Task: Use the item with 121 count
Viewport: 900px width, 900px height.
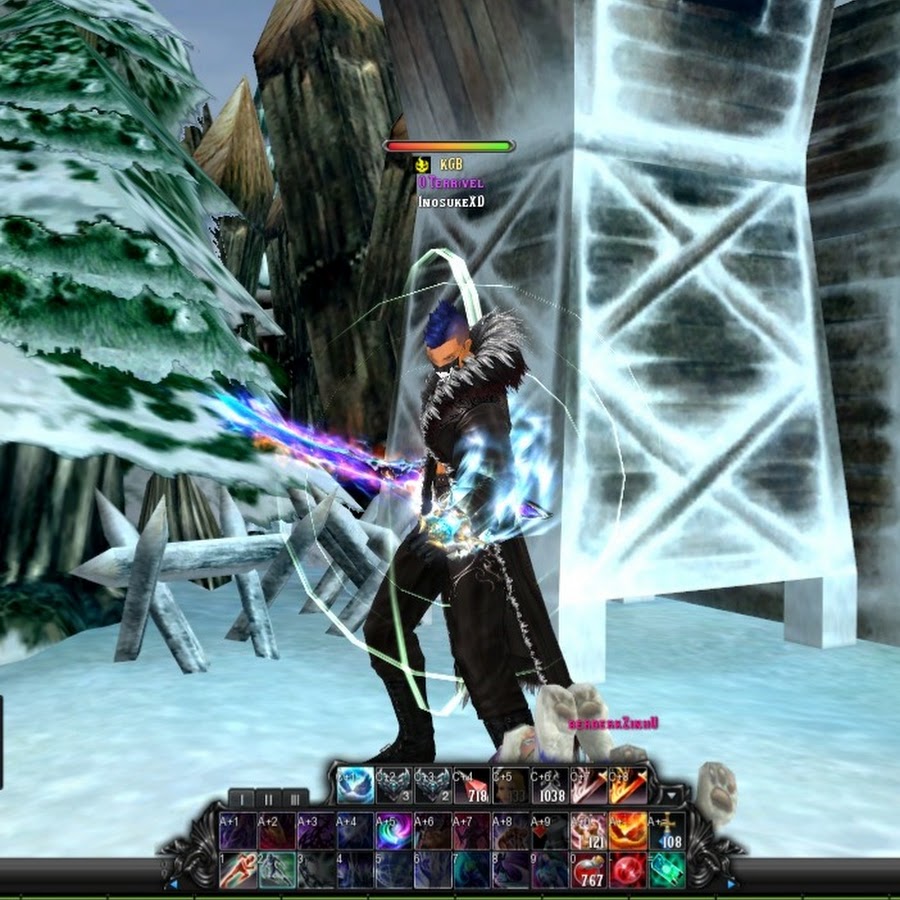Action: [x=588, y=831]
